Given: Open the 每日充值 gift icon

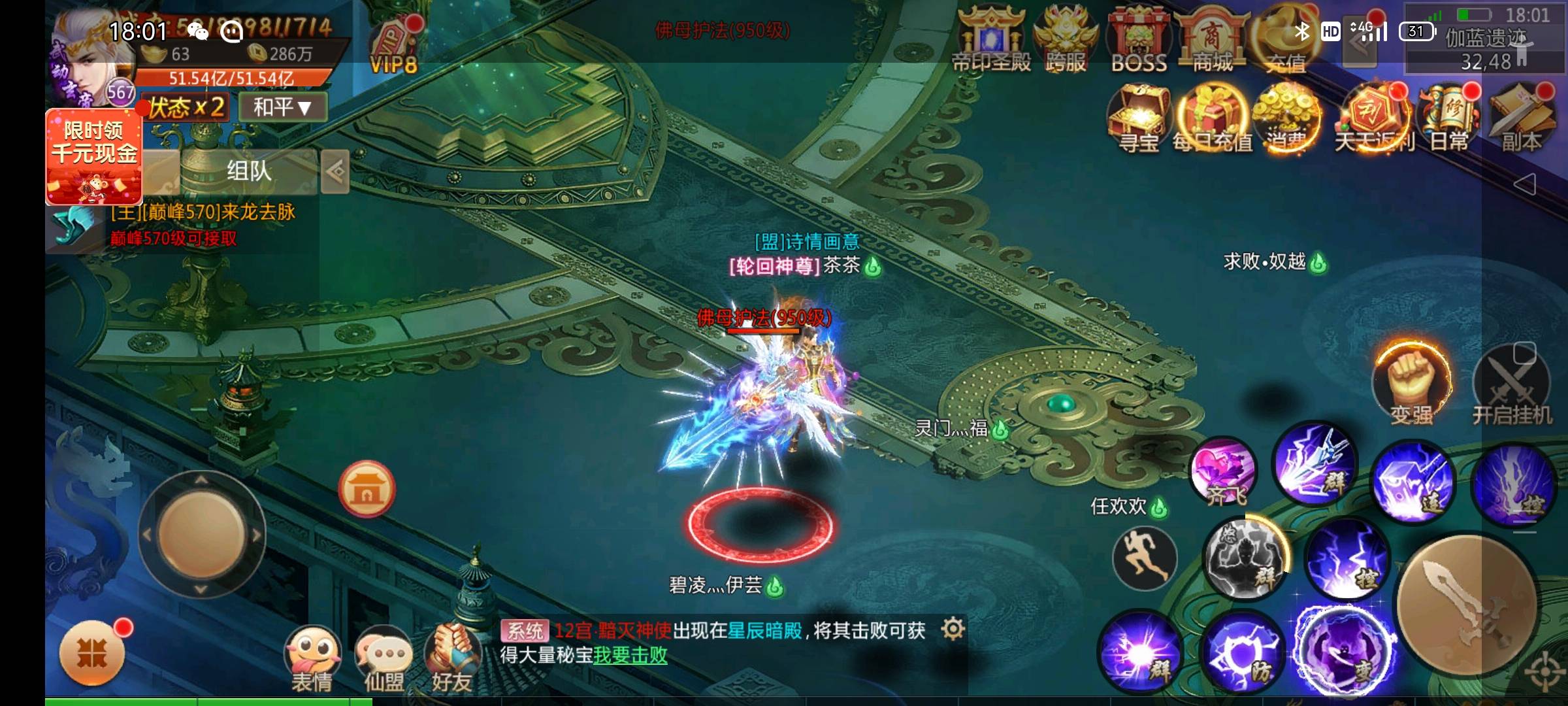Looking at the screenshot, I should point(1213,118).
